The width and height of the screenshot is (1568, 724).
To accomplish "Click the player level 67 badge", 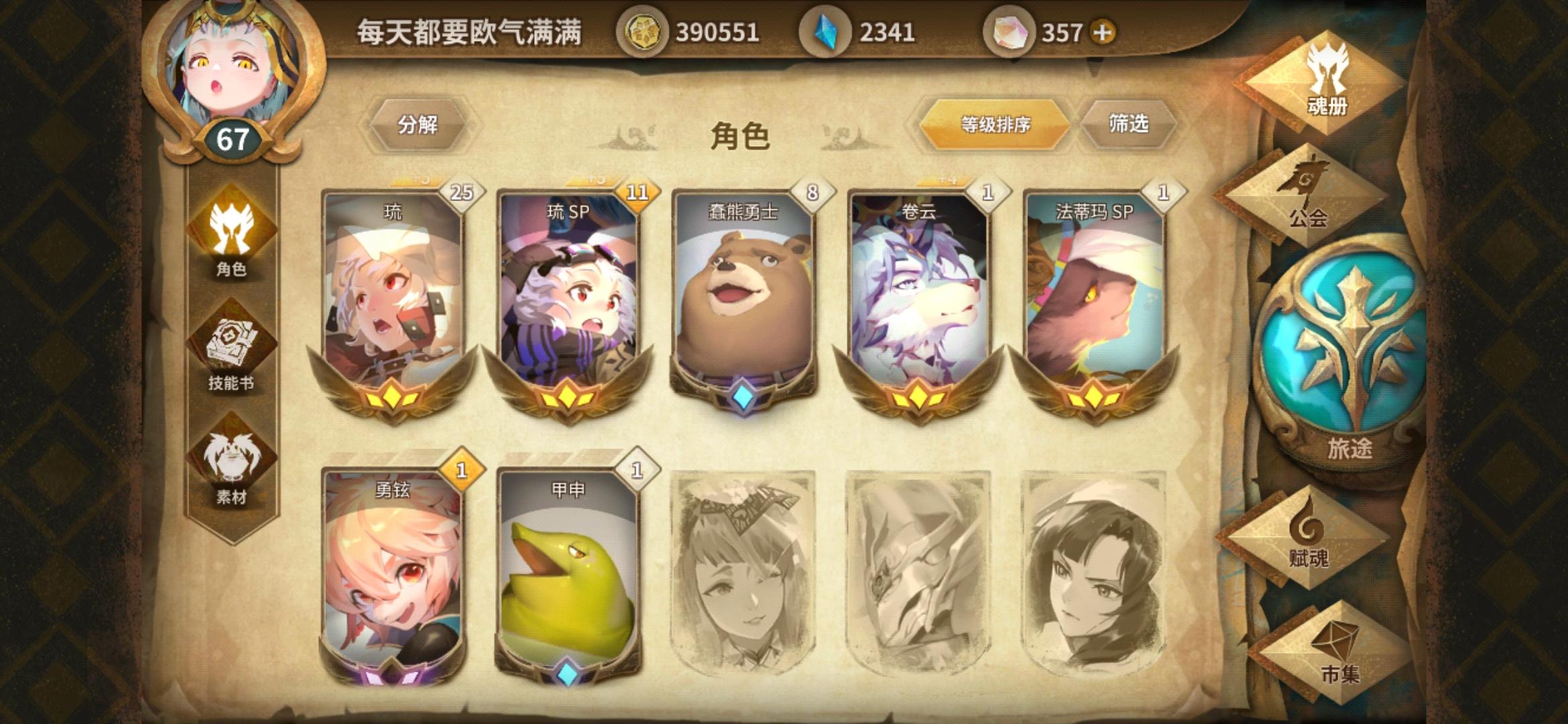I will coord(231,139).
